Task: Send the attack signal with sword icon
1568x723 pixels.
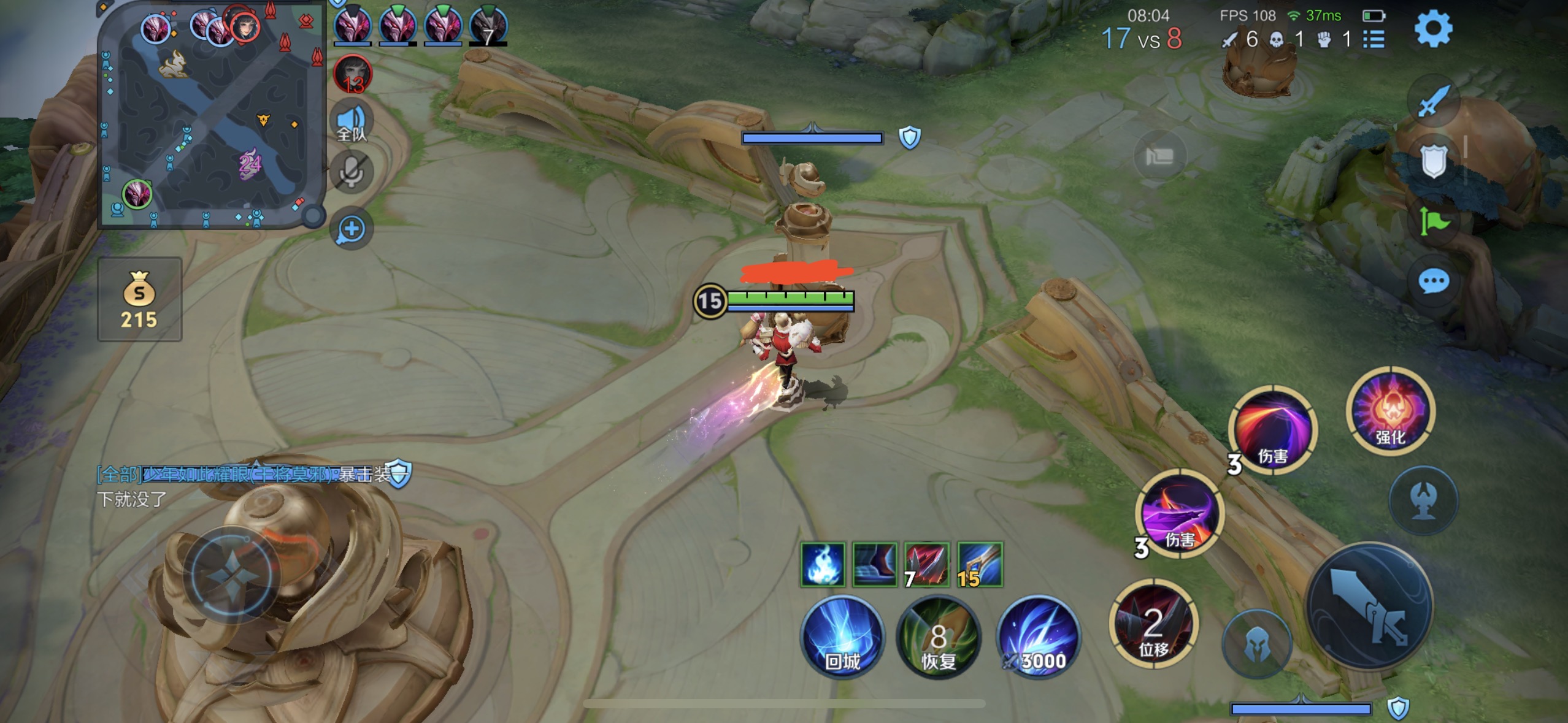Action: (x=1433, y=101)
